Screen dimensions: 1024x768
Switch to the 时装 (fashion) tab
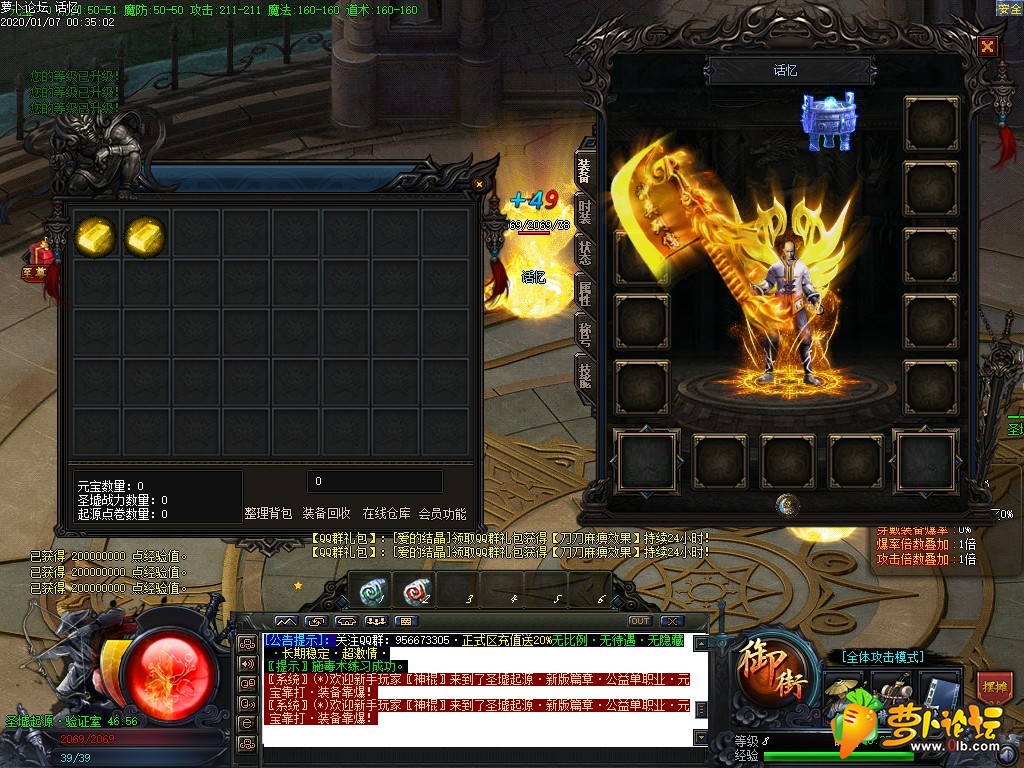point(585,213)
